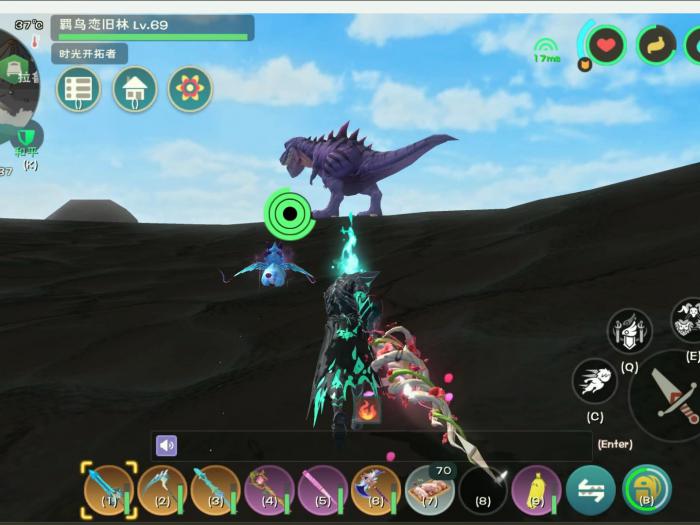This screenshot has height=525, width=700.
Task: Use the meat food stack in slot 7
Action: coord(430,490)
